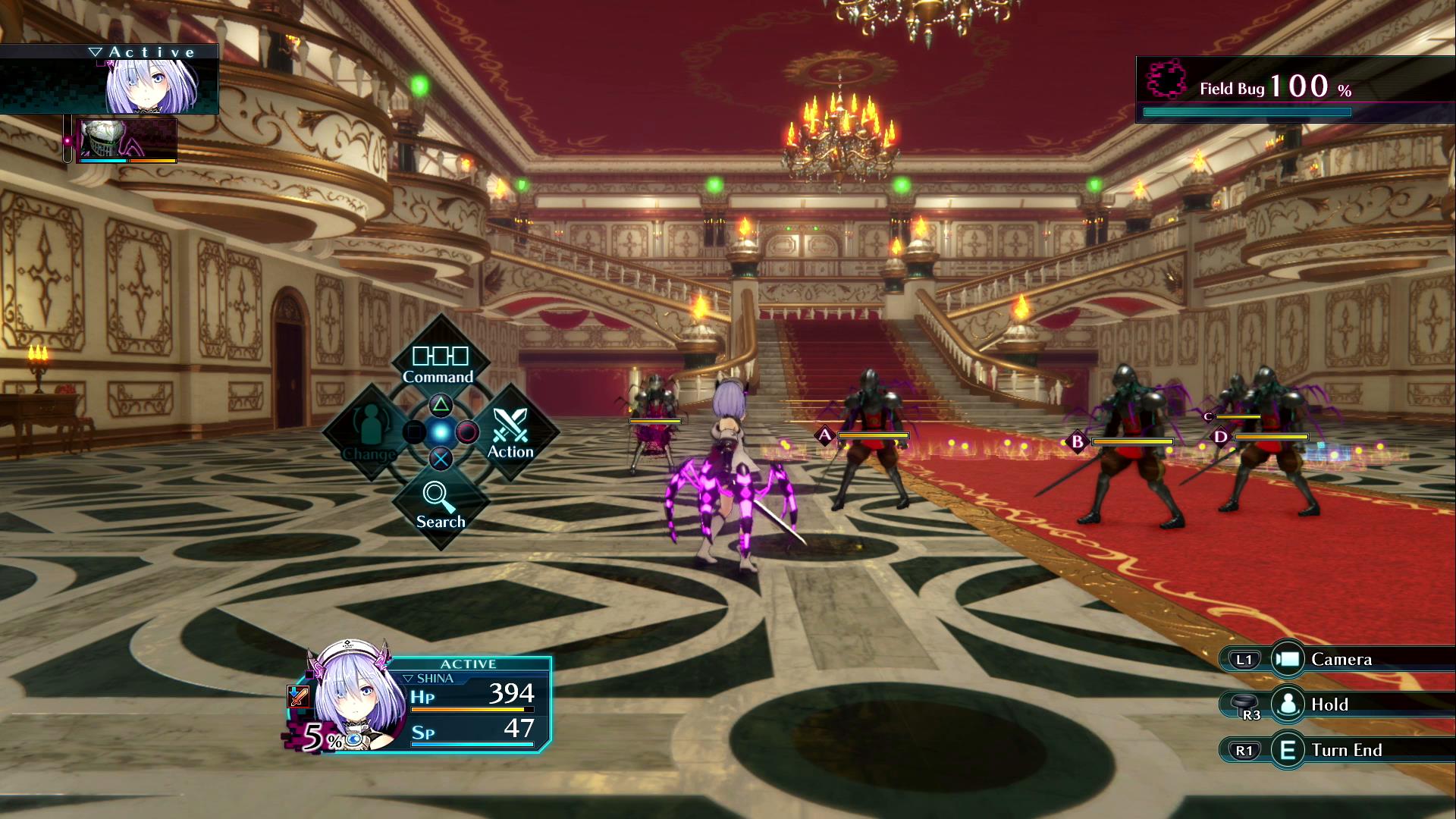Inspect the Field Bug icon
1456x819 pixels.
[1166, 80]
